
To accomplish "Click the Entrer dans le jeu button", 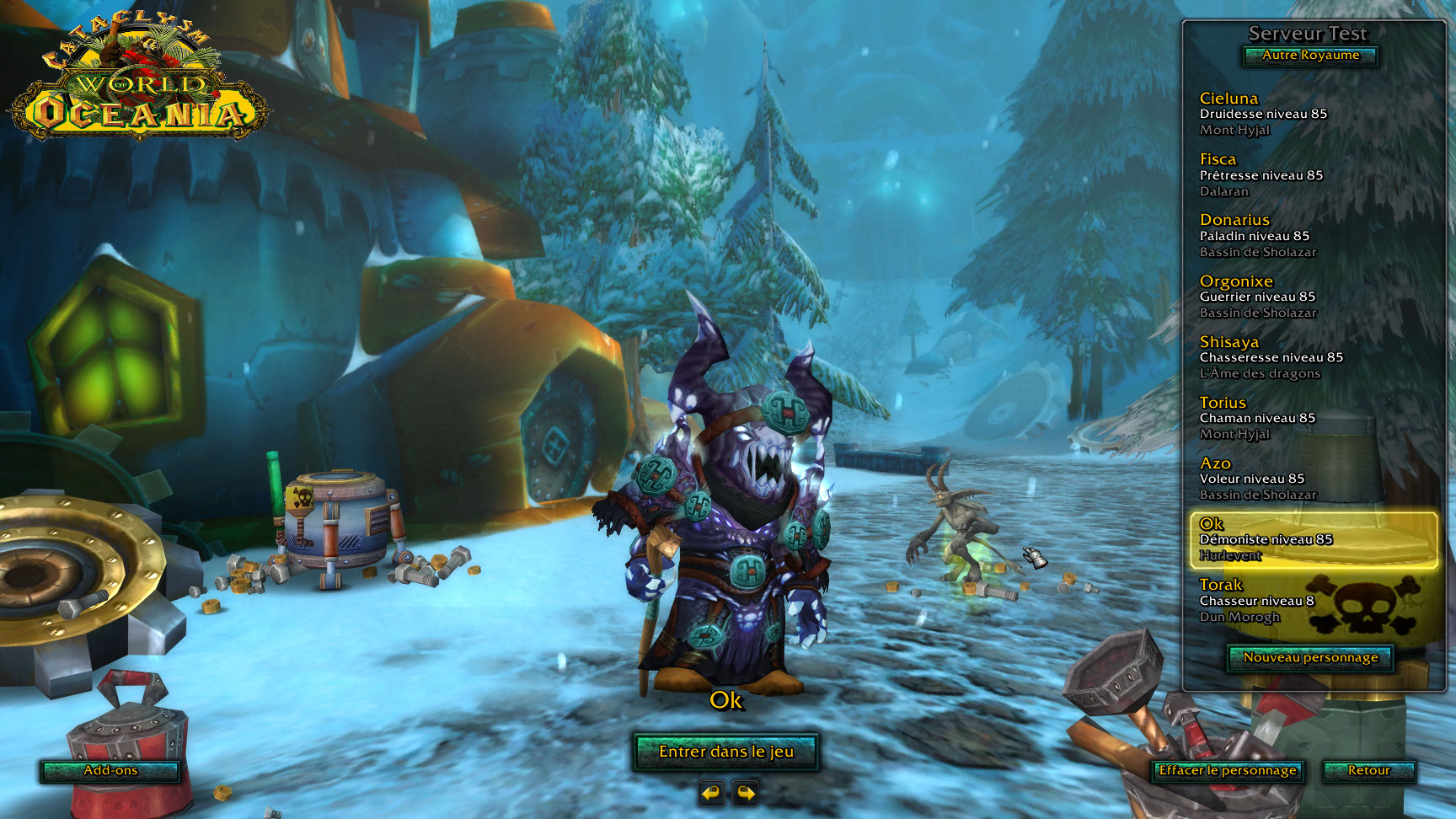I will click(725, 752).
